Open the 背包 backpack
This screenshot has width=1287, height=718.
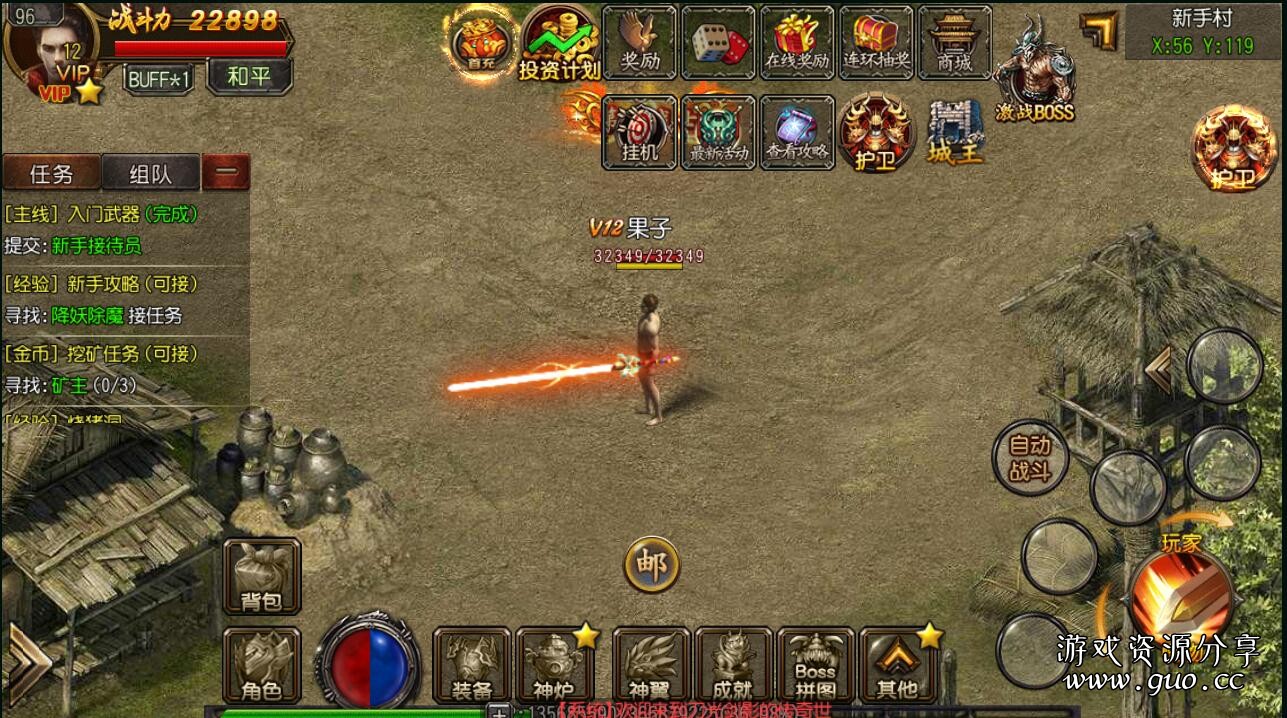pyautogui.click(x=262, y=576)
